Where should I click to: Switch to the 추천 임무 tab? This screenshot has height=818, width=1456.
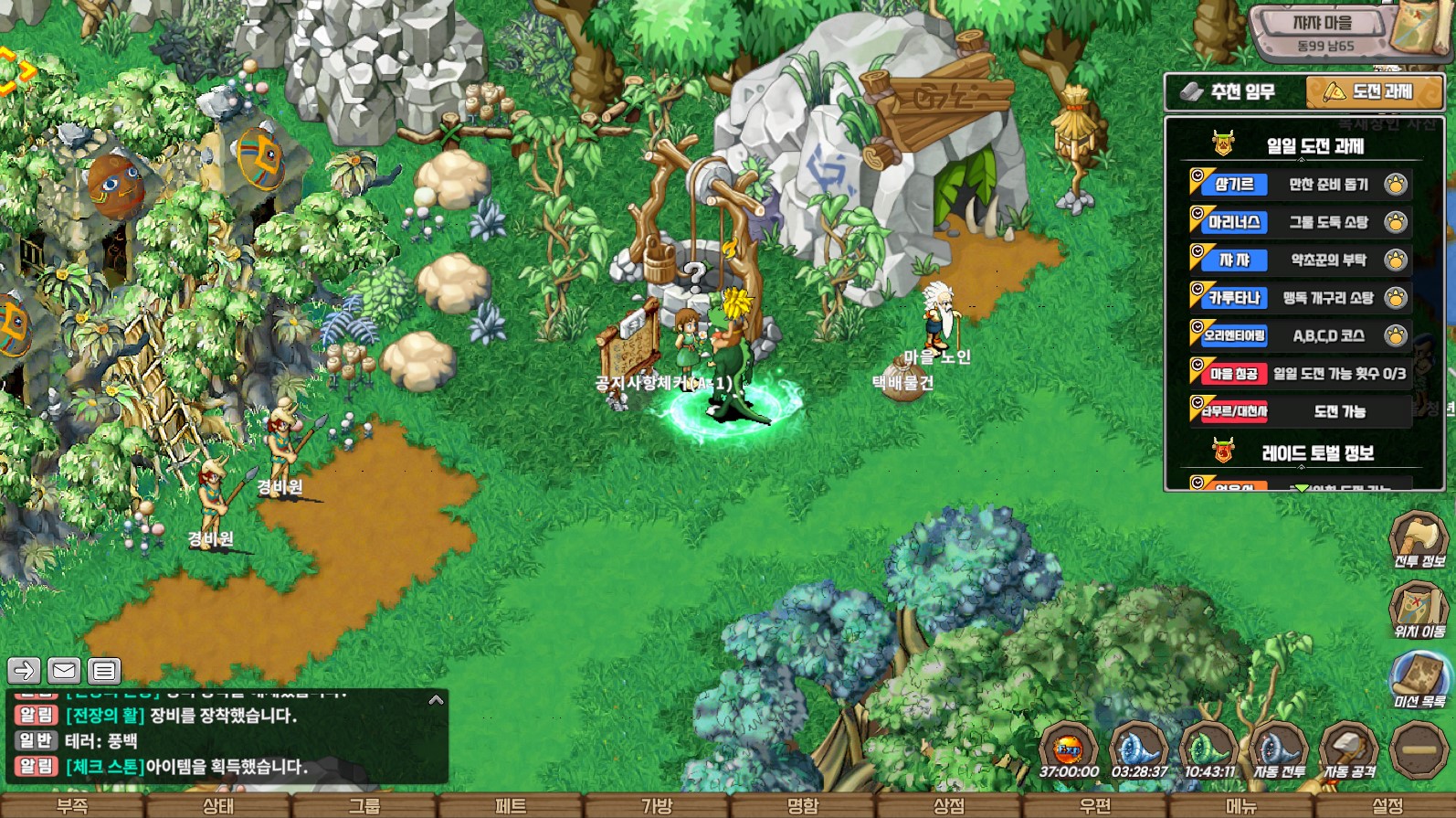[1233, 92]
